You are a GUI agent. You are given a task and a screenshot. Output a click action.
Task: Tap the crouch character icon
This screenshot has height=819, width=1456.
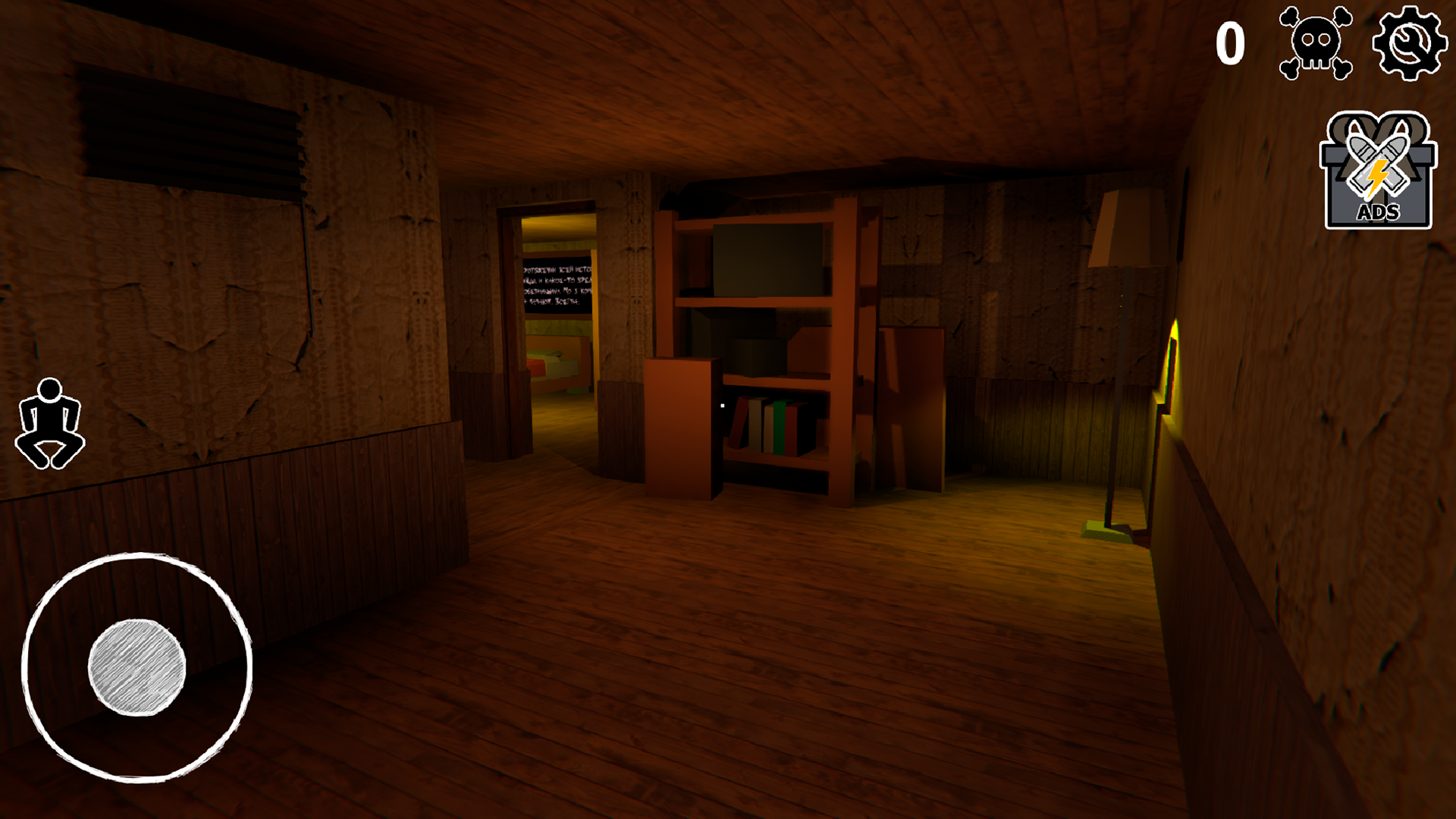coord(51,425)
